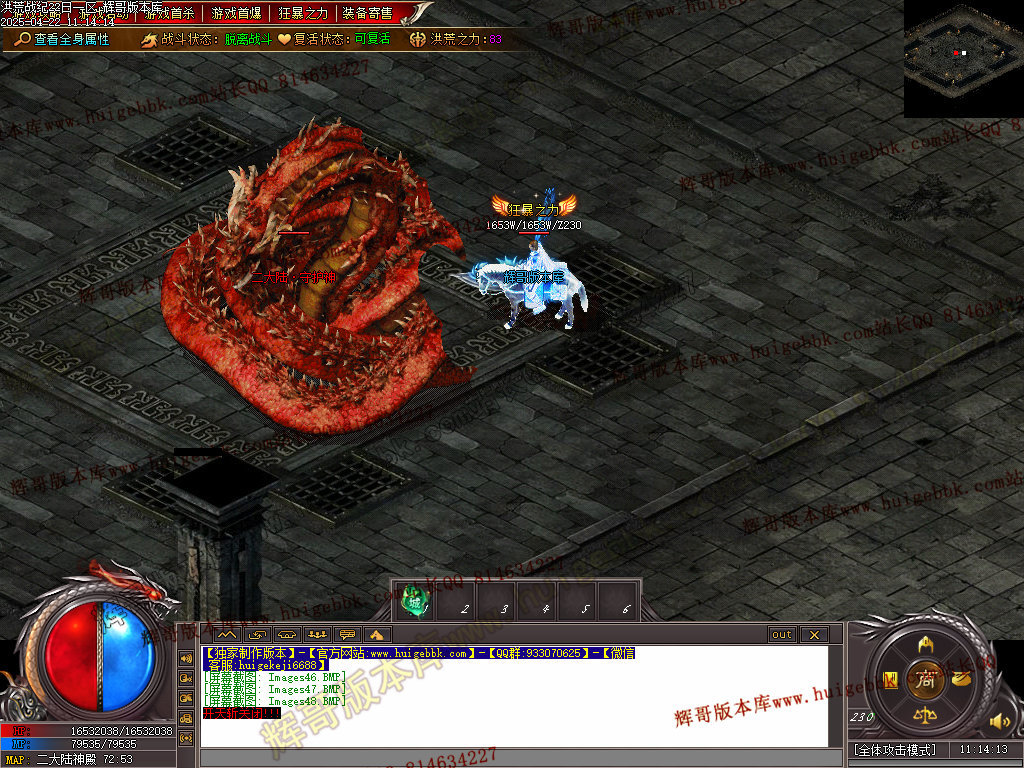Image resolution: width=1024 pixels, height=768 pixels.
Task: Select the 狂暴之力 menu entry
Action: click(303, 13)
